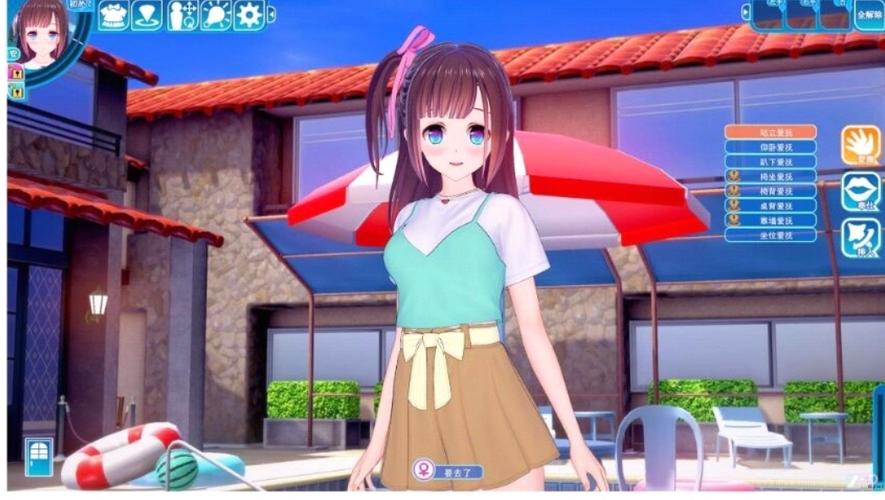Open the clothing outfit menu icon
This screenshot has height=500, width=885.
[x=113, y=15]
